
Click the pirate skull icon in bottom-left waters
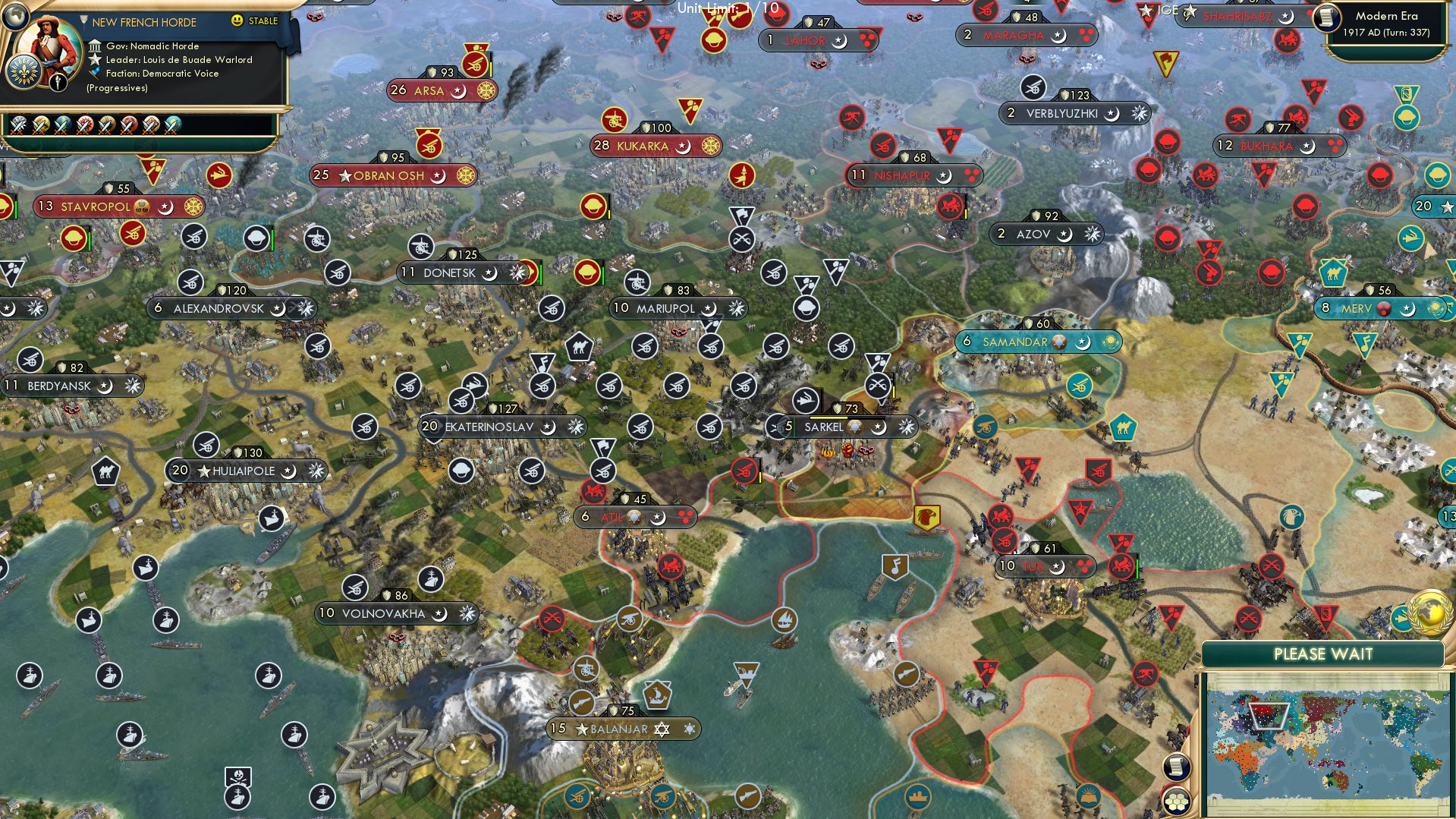pyautogui.click(x=237, y=775)
